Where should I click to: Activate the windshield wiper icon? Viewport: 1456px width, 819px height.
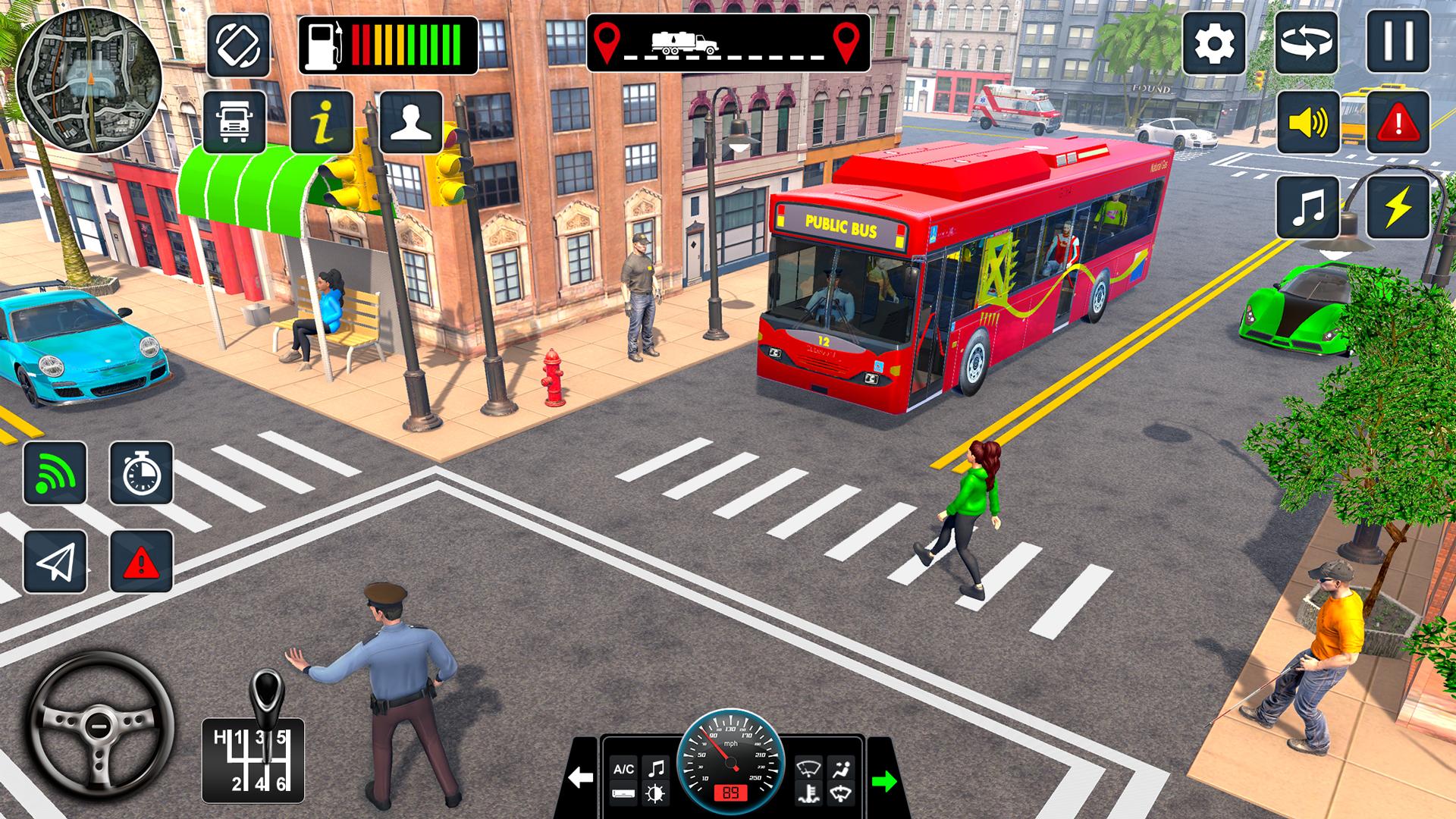(808, 768)
